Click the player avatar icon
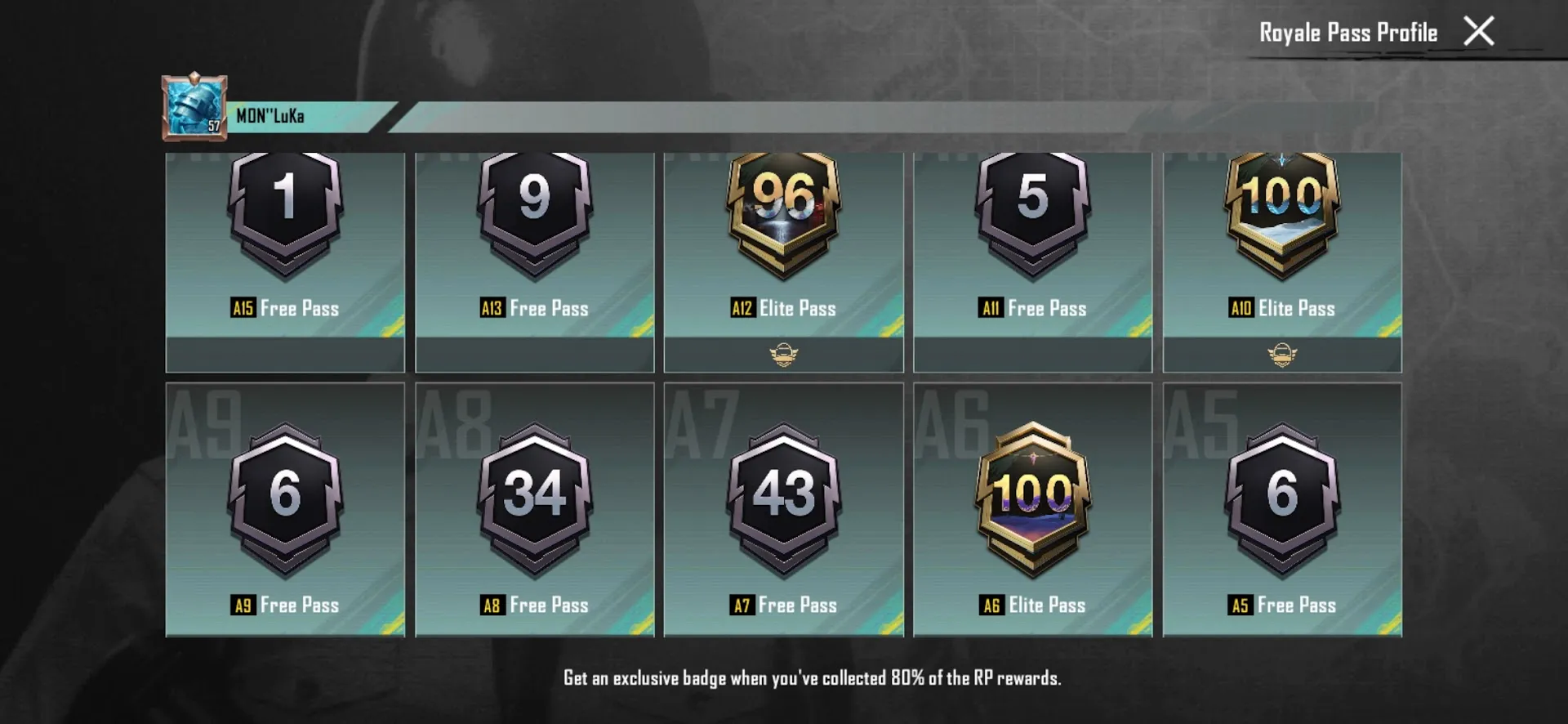 pos(194,106)
